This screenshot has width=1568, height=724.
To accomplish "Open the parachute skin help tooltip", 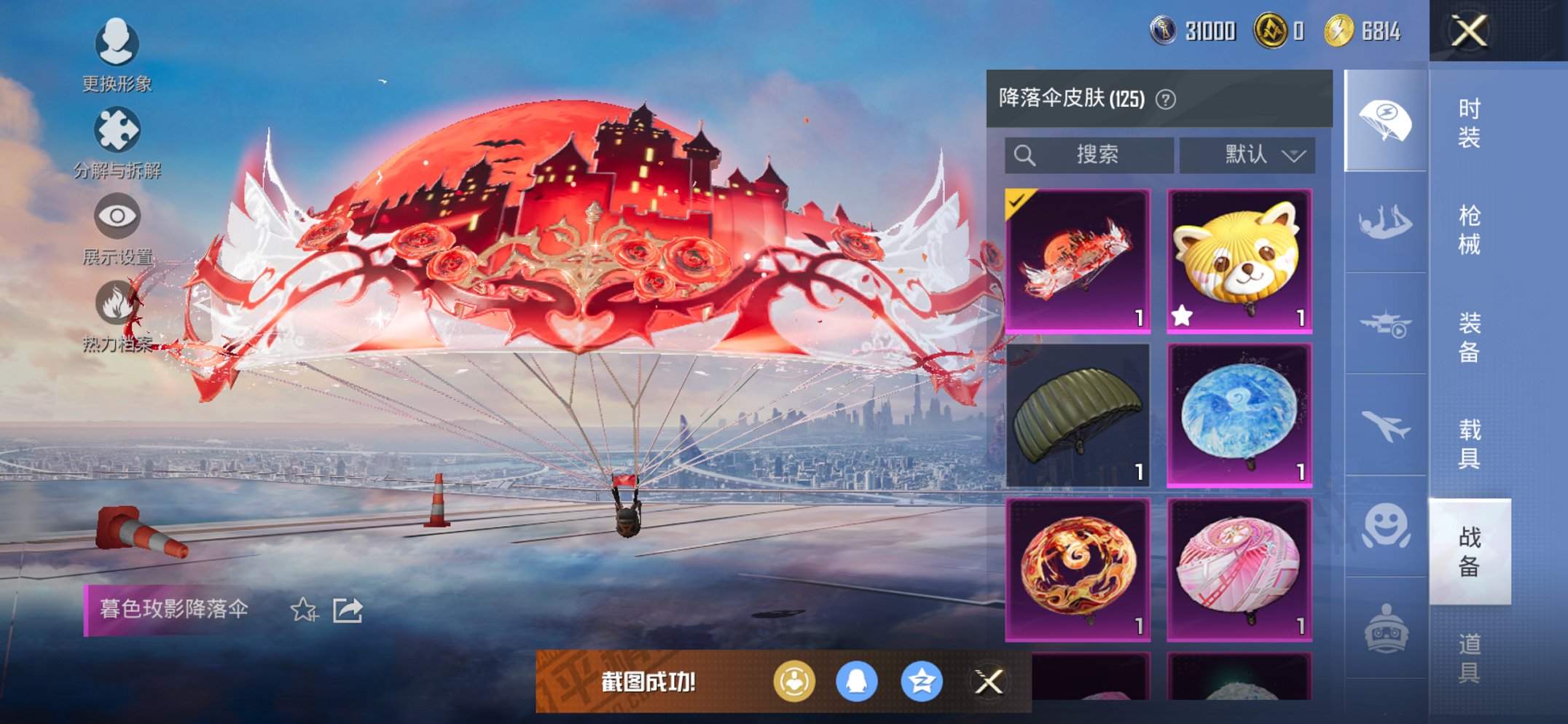I will [1167, 98].
